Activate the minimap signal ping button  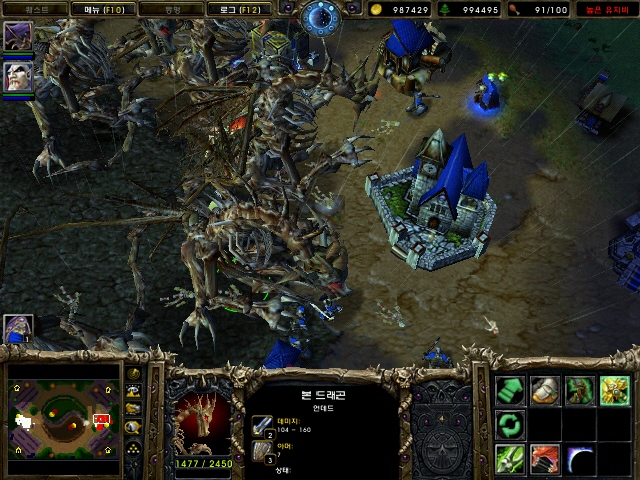point(133,373)
